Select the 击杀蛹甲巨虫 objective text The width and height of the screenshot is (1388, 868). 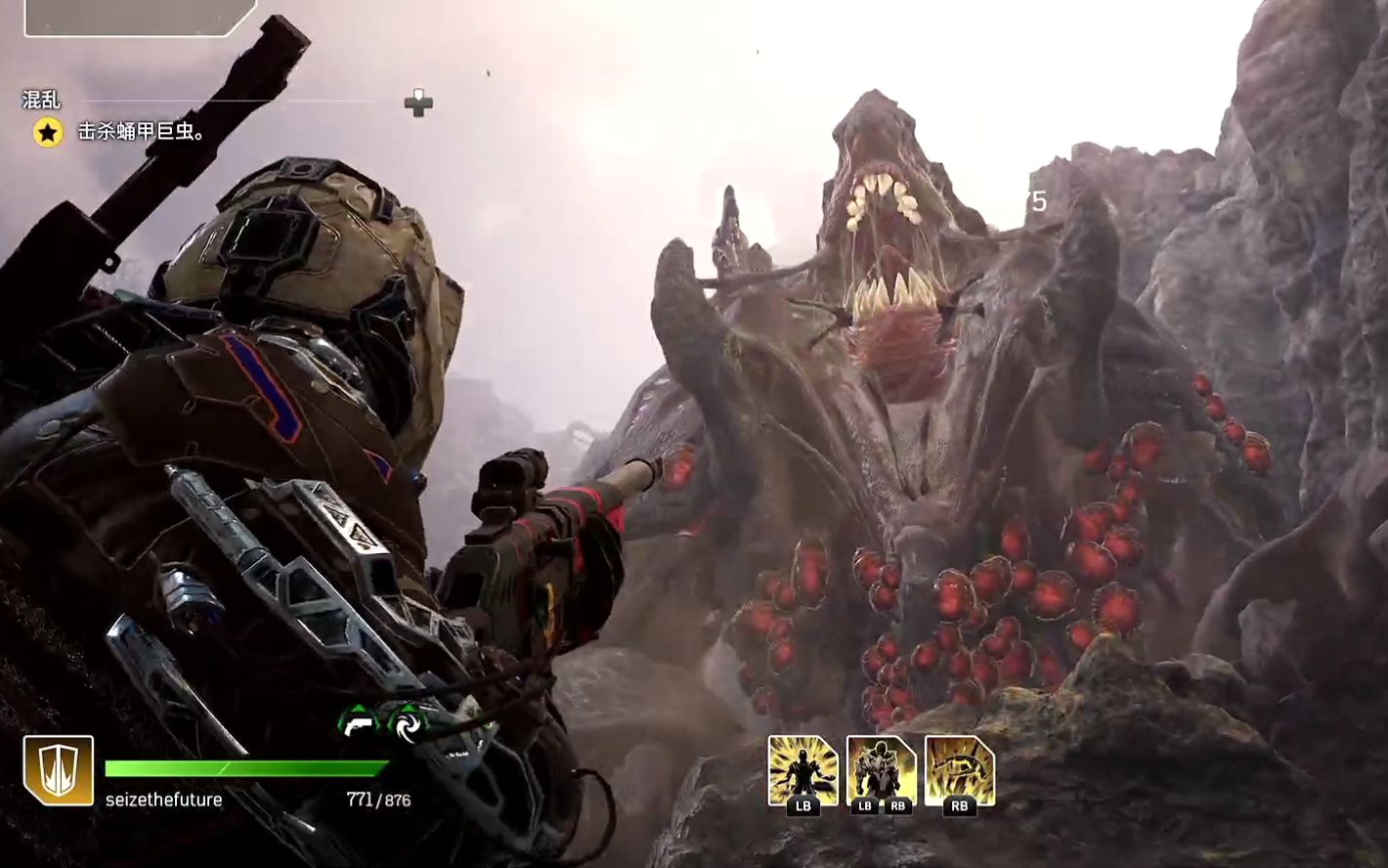click(x=141, y=132)
